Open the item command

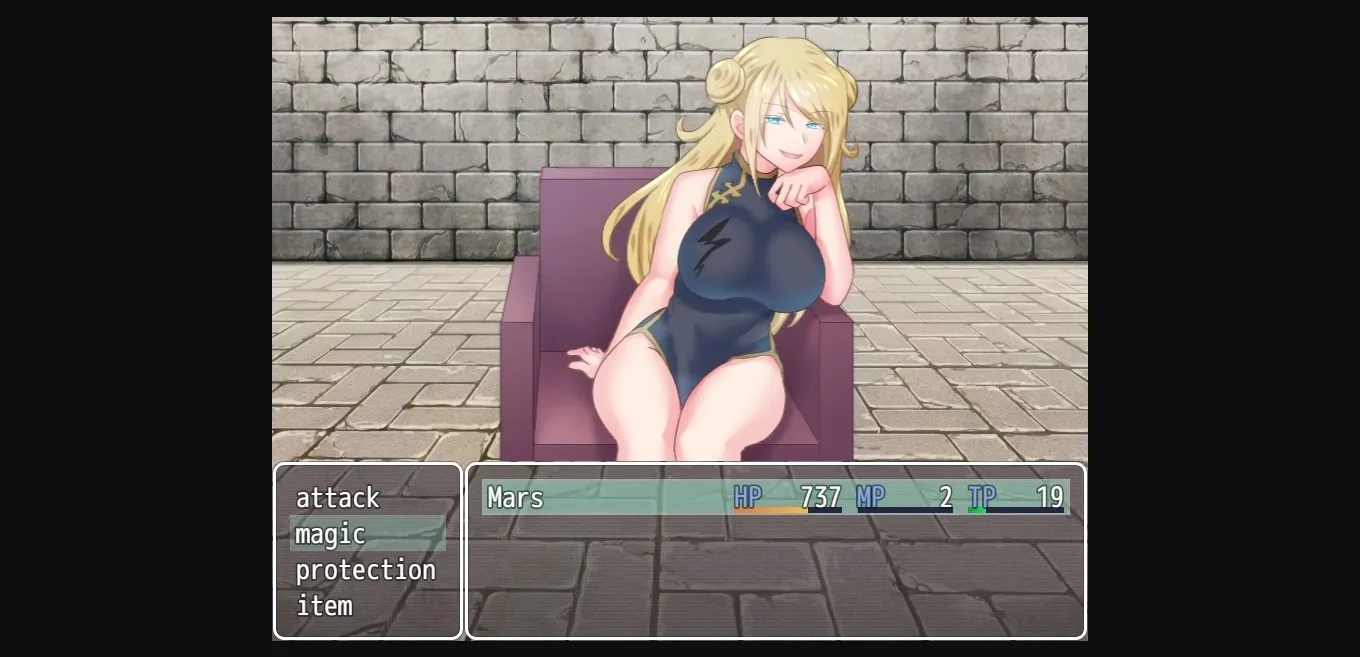(x=325, y=606)
